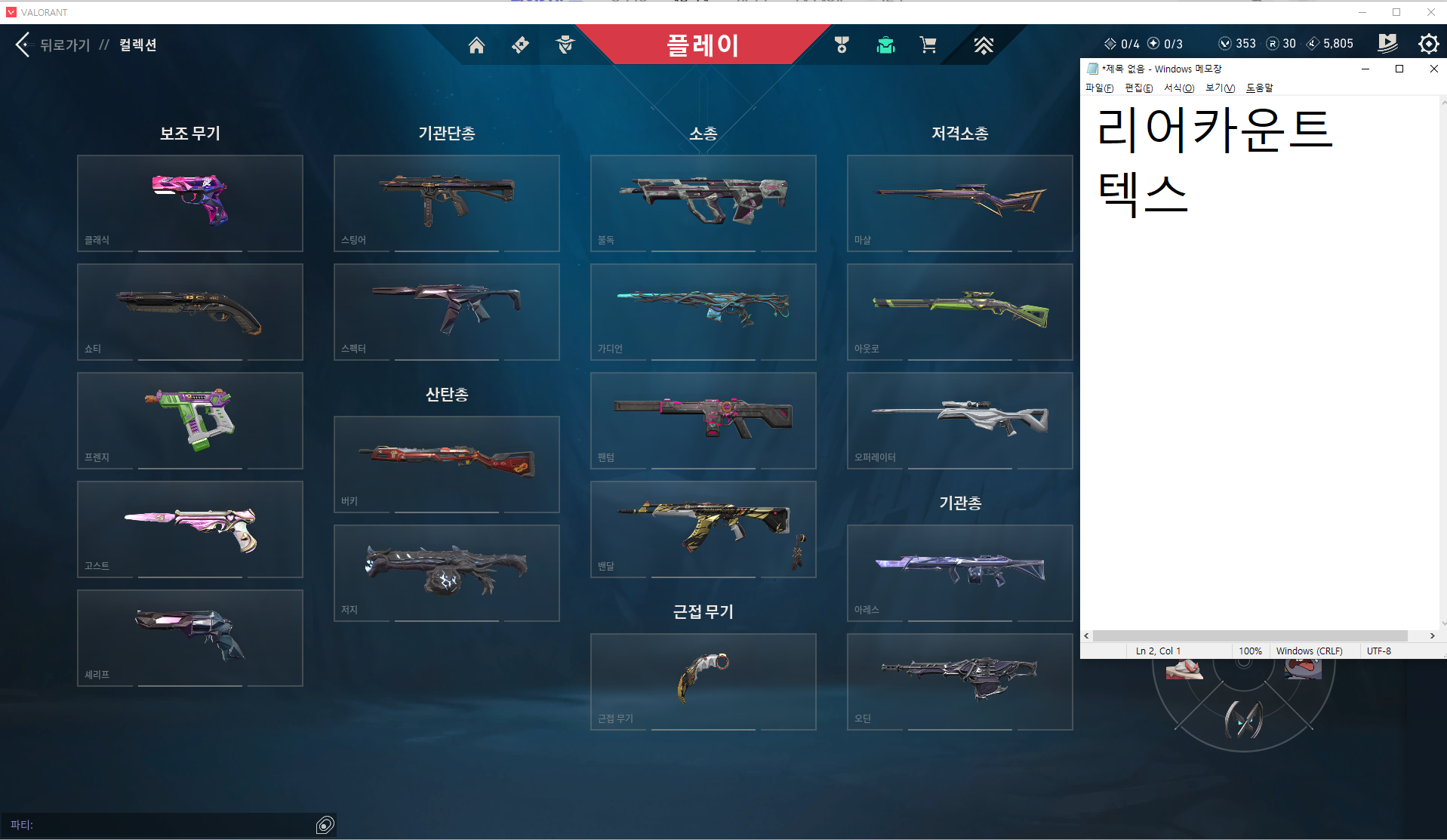Switch to the 플레이 tab
This screenshot has height=840, width=1447.
[703, 45]
